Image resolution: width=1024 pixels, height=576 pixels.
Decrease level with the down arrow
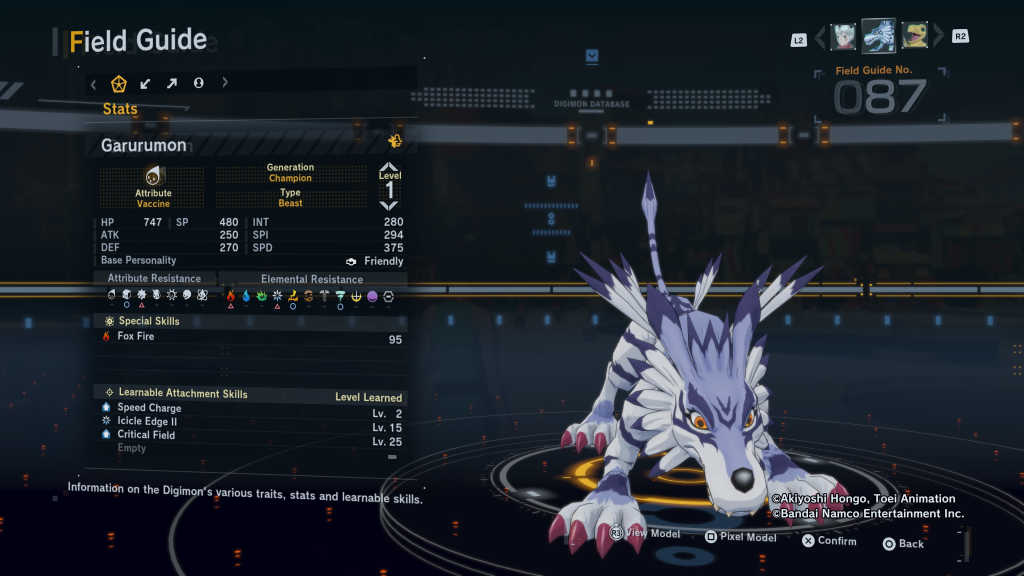coord(389,205)
